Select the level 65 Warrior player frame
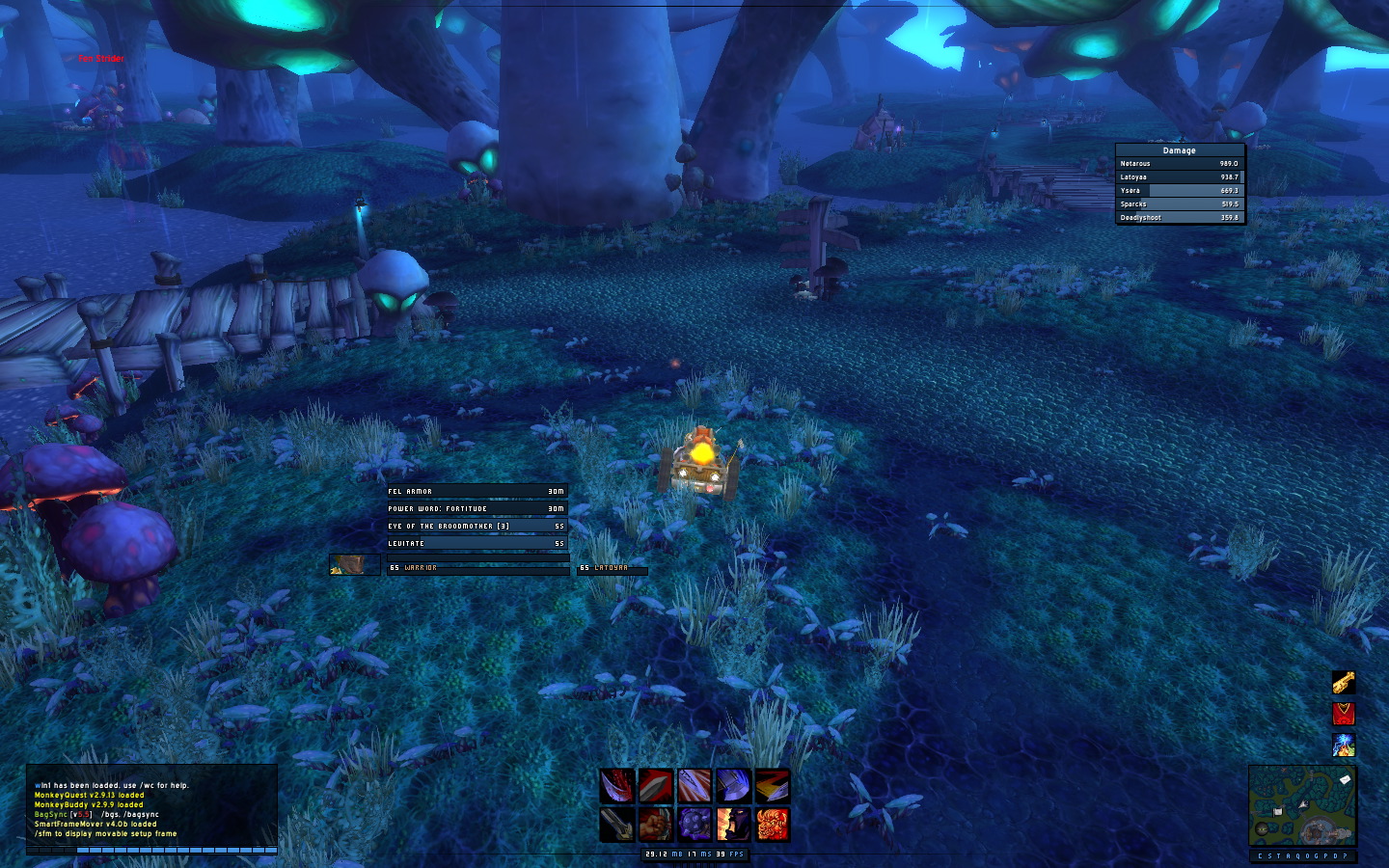The width and height of the screenshot is (1389, 868). coord(477,568)
